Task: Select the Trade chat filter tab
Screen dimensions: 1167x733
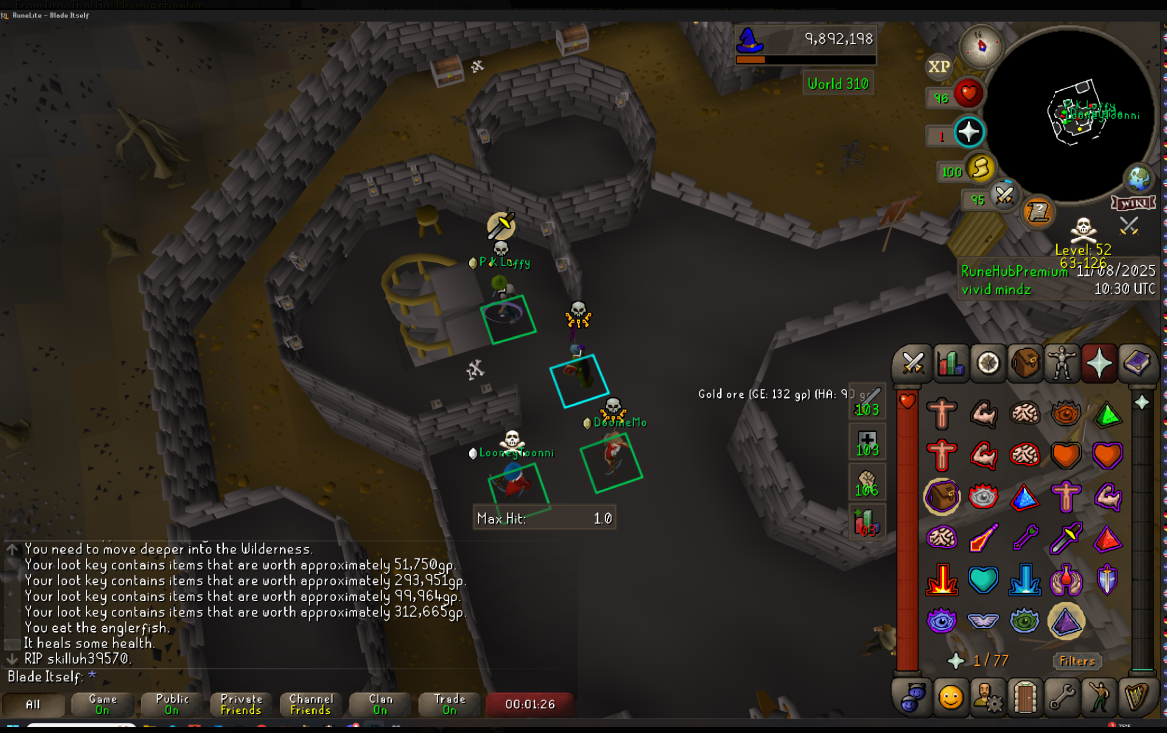Action: pos(449,704)
